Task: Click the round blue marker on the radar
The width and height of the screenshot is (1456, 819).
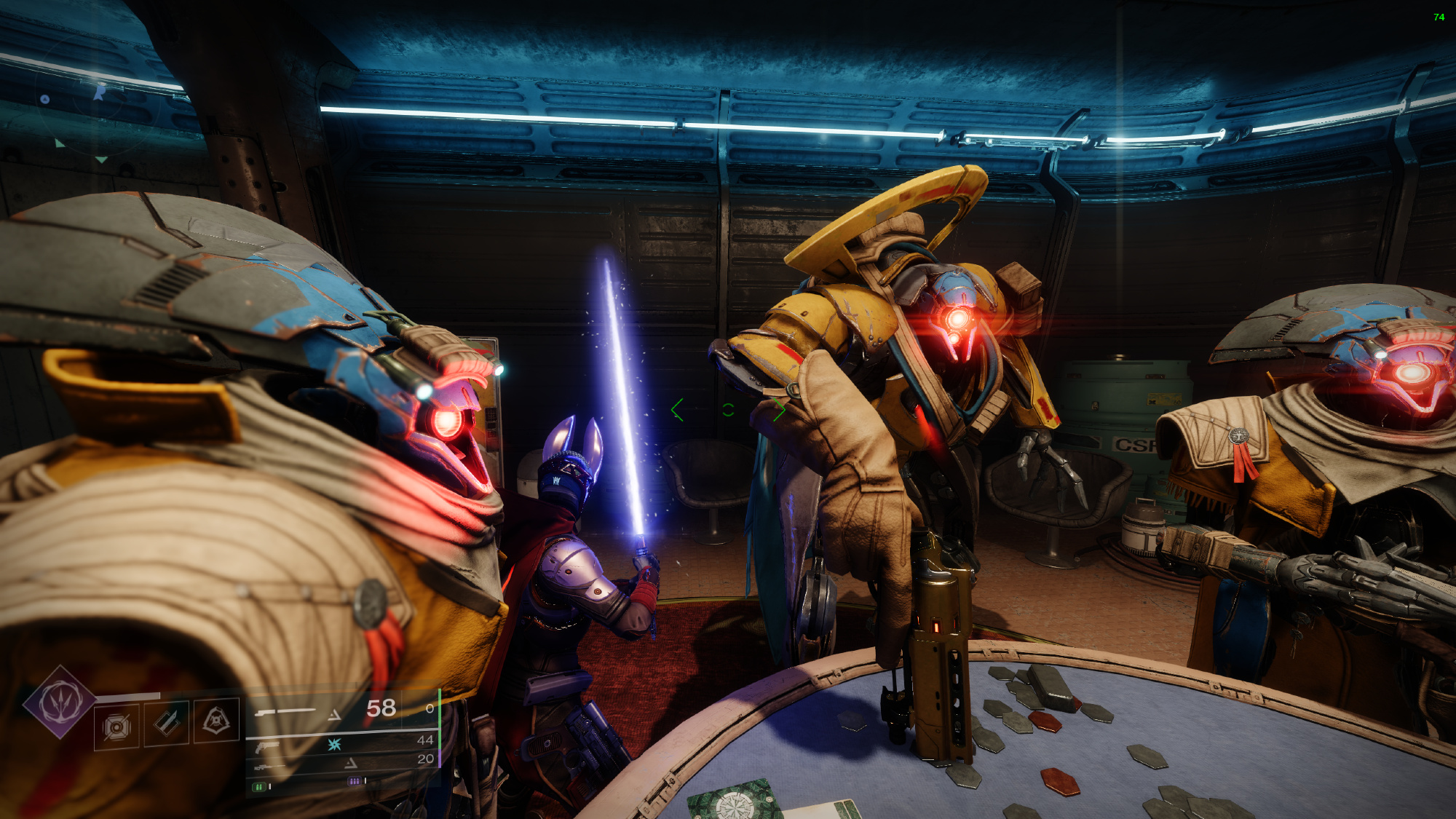Action: pos(45,99)
